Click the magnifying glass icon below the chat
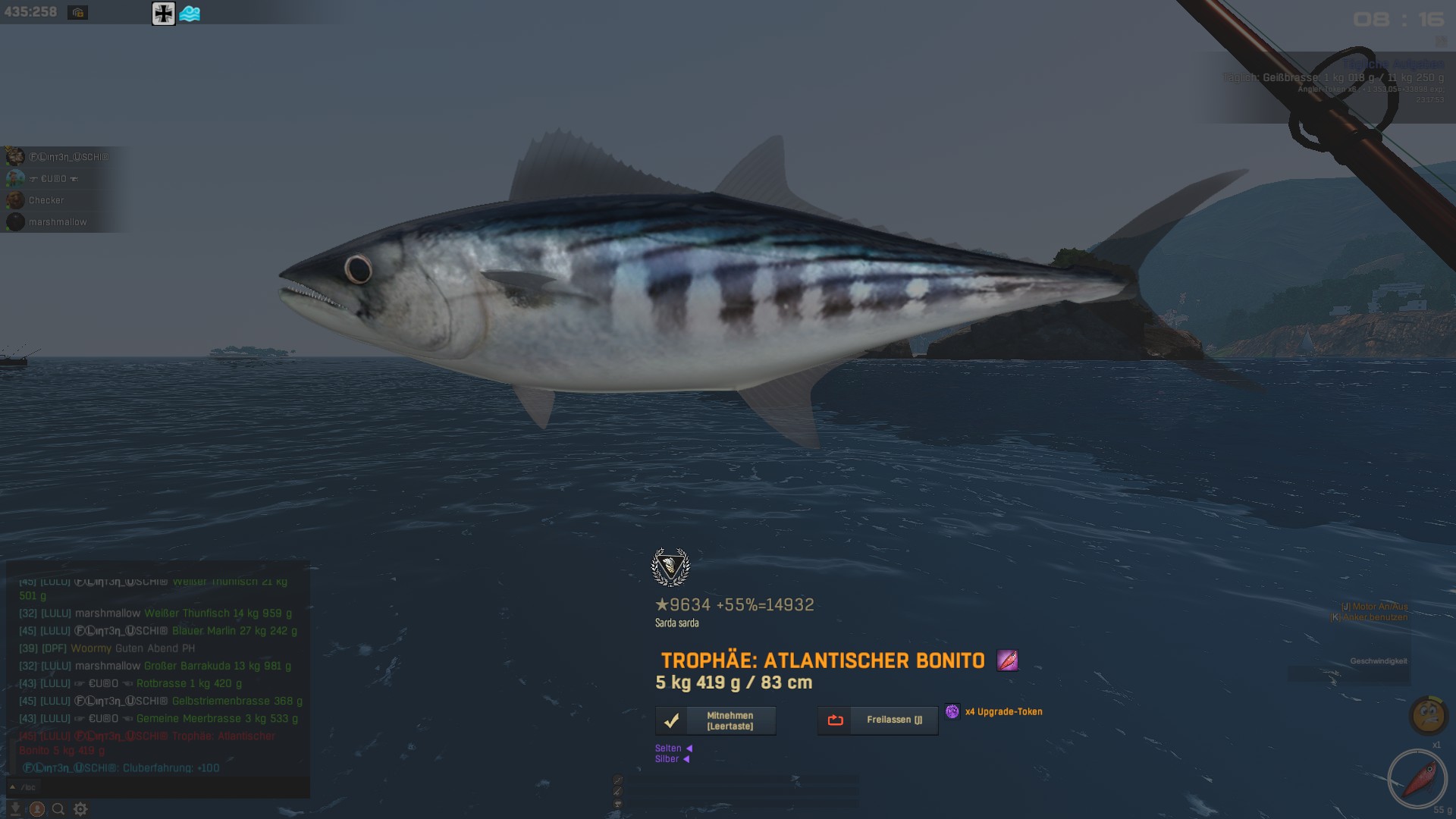1456x819 pixels. pos(58,809)
